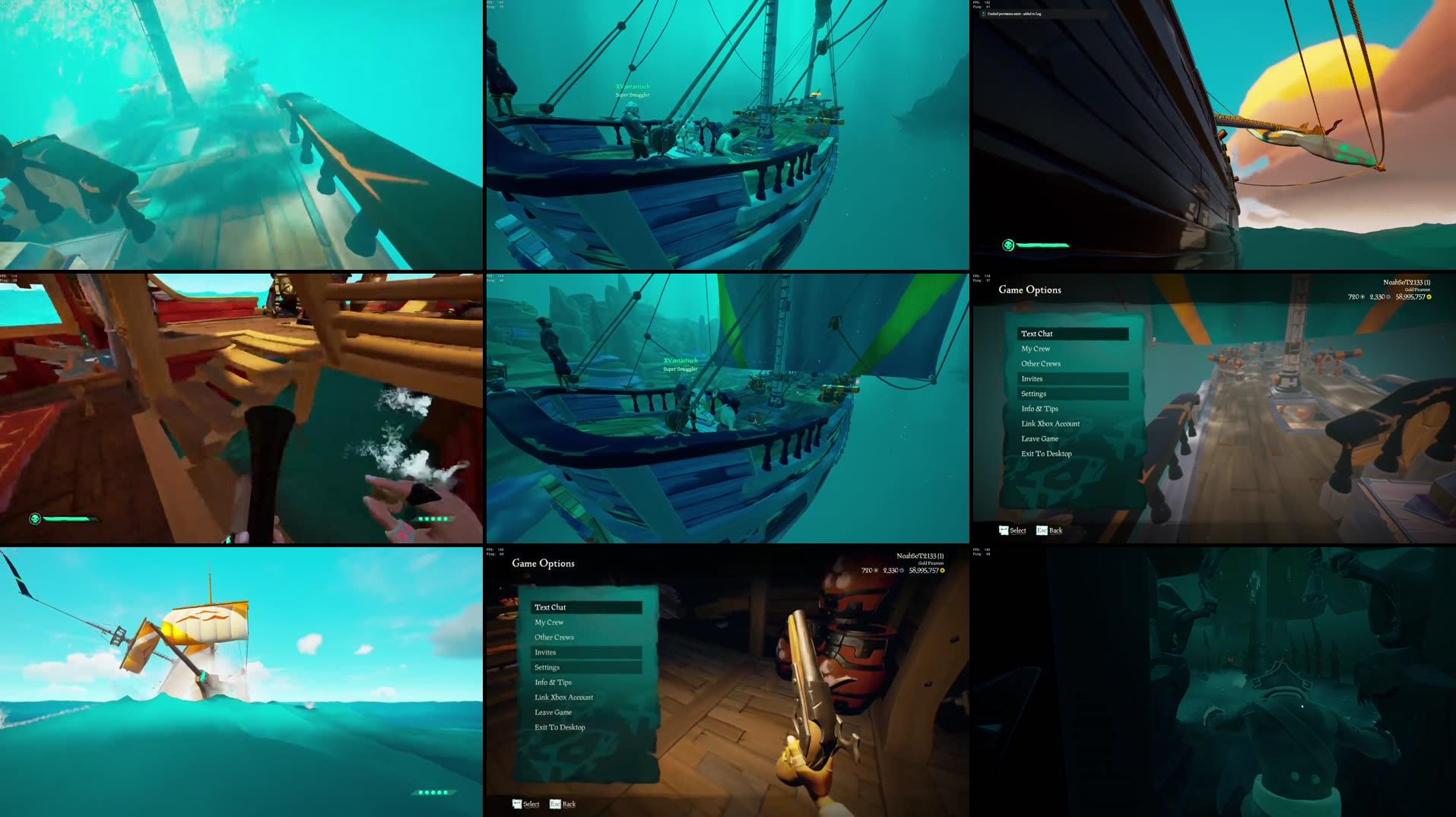Click the ancient coin icon beside 2,330
Screen dimensions: 1456x817
1388,296
